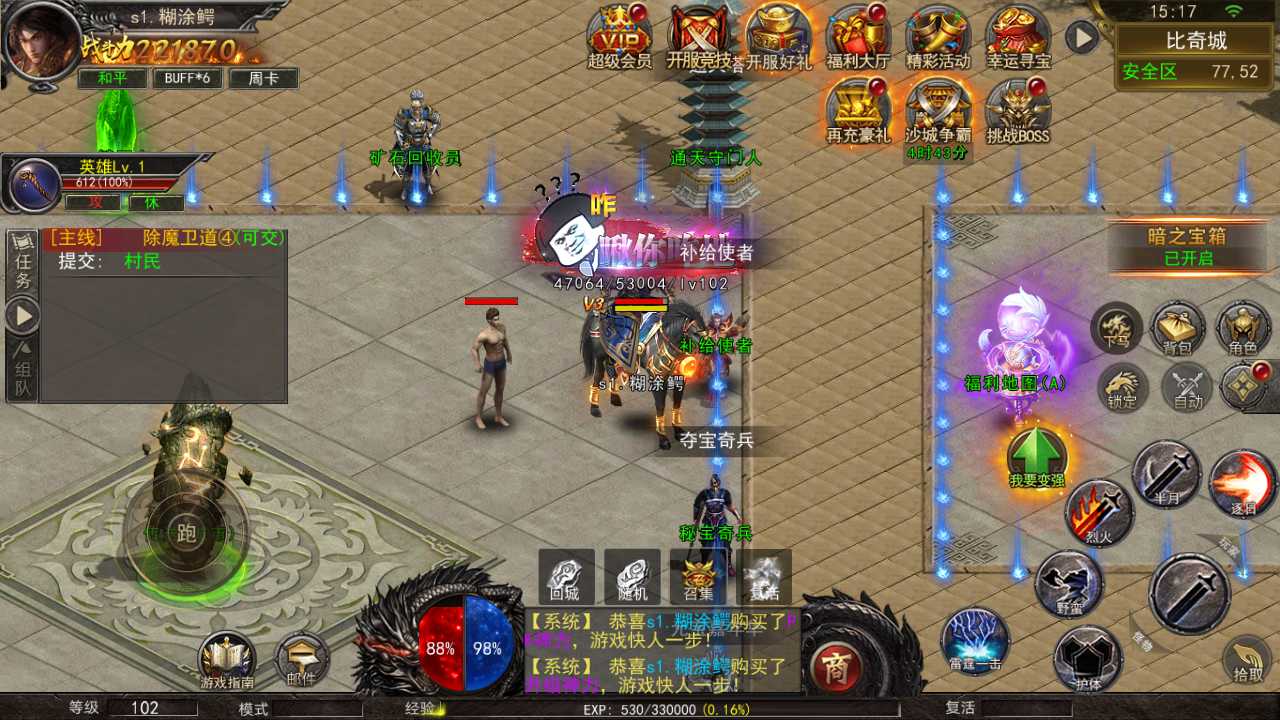The image size is (1280, 720).
Task: Cast the 烈火 fire sword skill
Action: click(1097, 512)
